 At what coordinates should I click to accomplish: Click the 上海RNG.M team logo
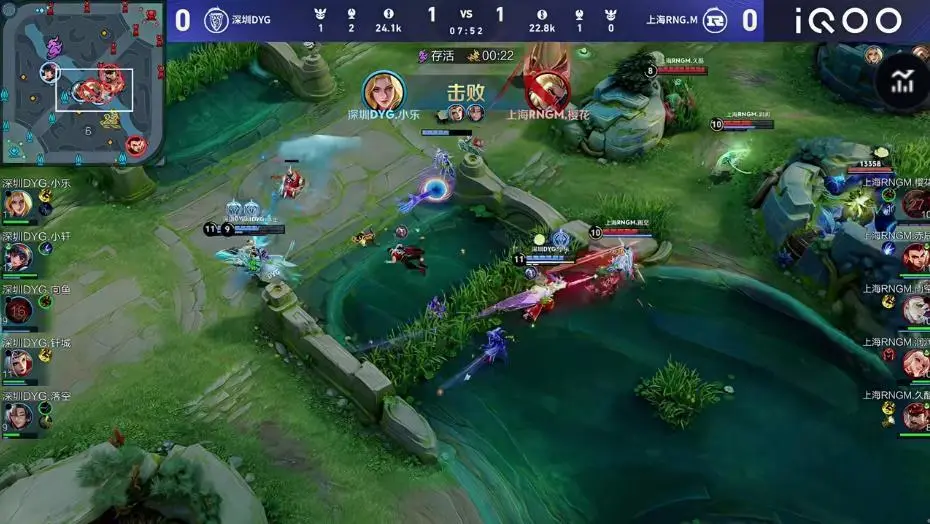[x=714, y=20]
